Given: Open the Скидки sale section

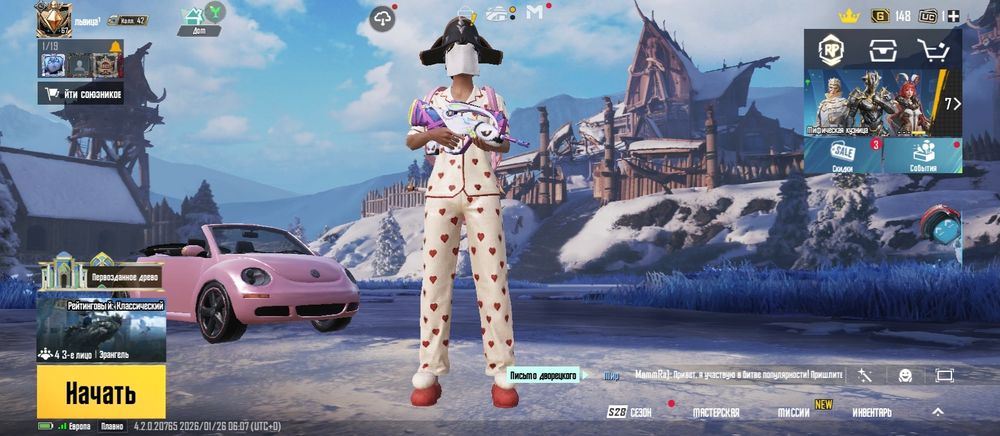Looking at the screenshot, I should coord(843,156).
